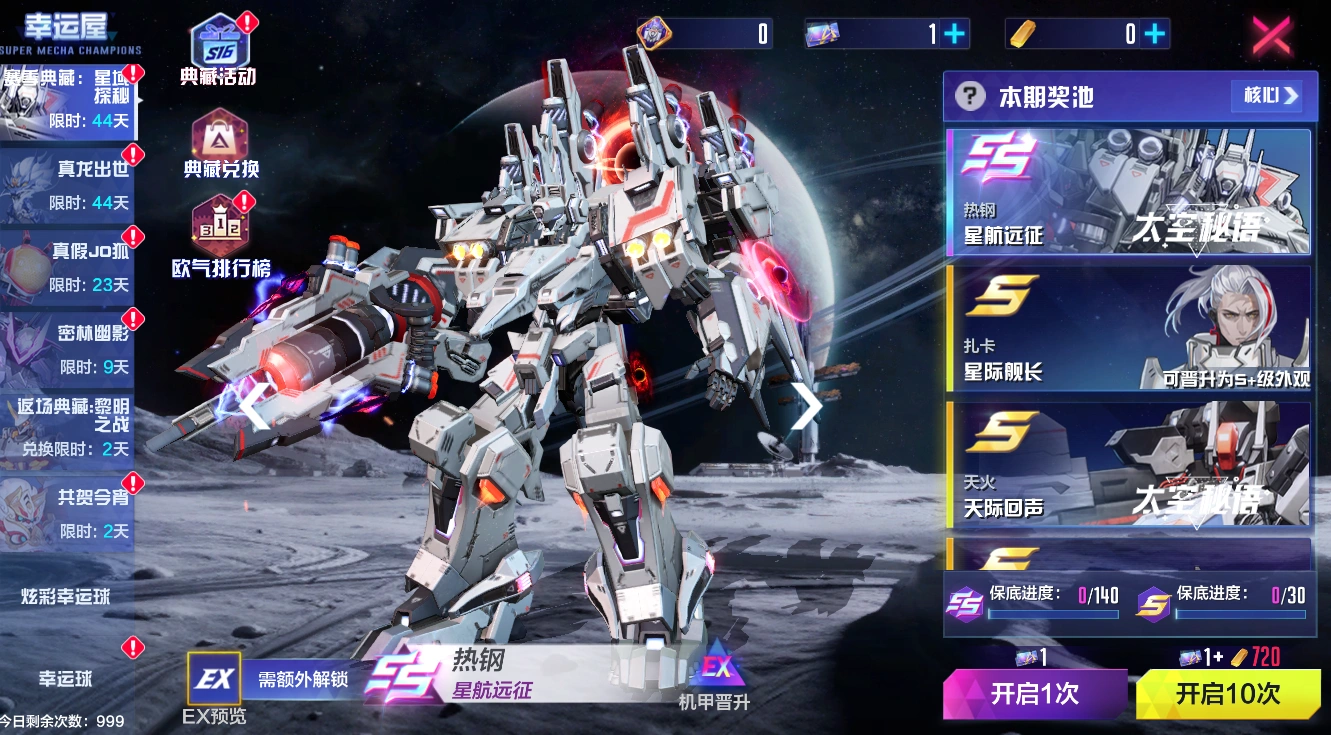Image resolution: width=1331 pixels, height=735 pixels.
Task: Open 机甲晋升 mecha promotion
Action: tap(714, 678)
